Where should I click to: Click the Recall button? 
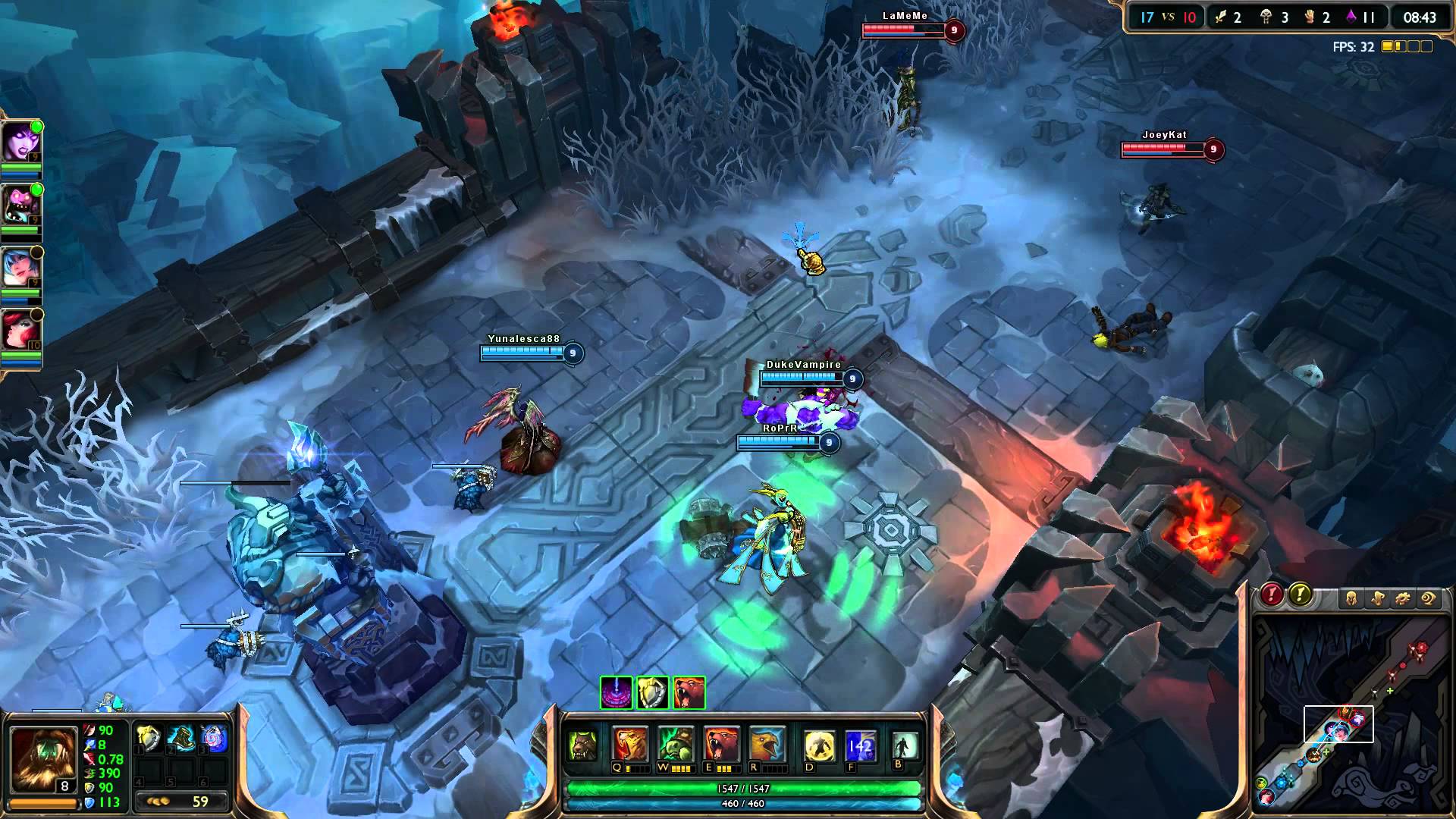904,746
